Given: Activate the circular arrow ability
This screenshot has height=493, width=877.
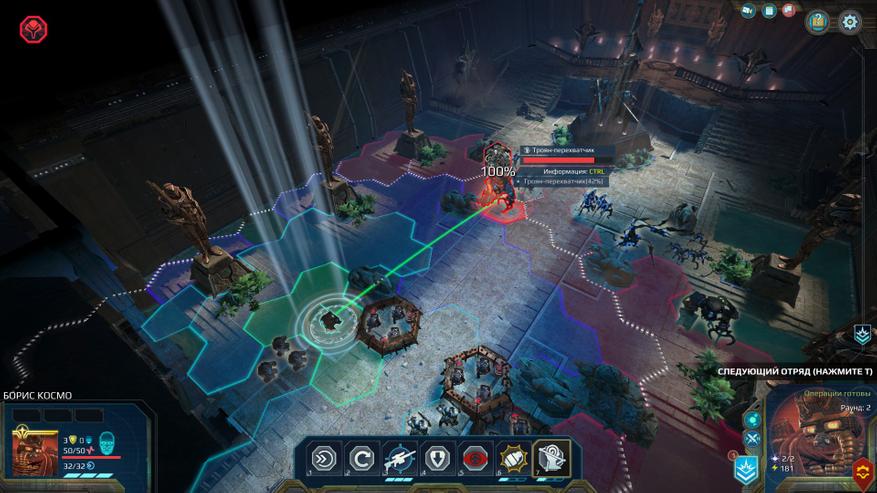Looking at the screenshot, I should click(361, 458).
